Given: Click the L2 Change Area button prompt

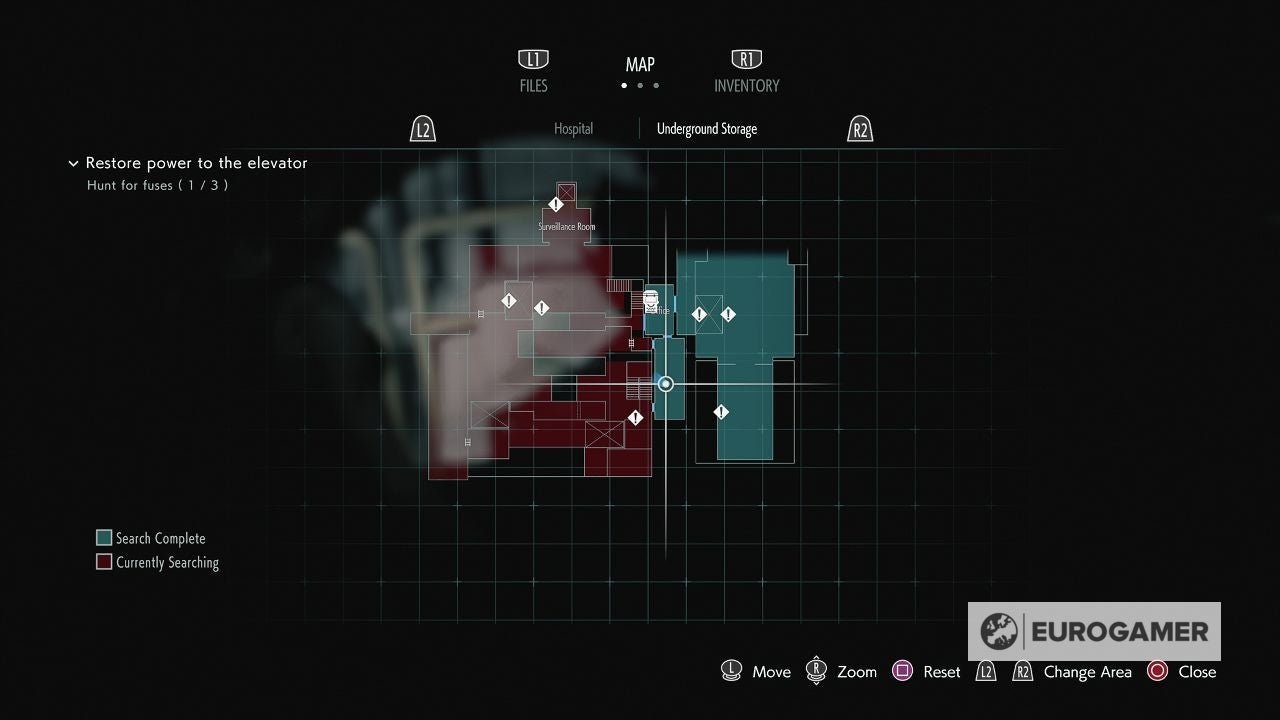Looking at the screenshot, I should (x=986, y=671).
